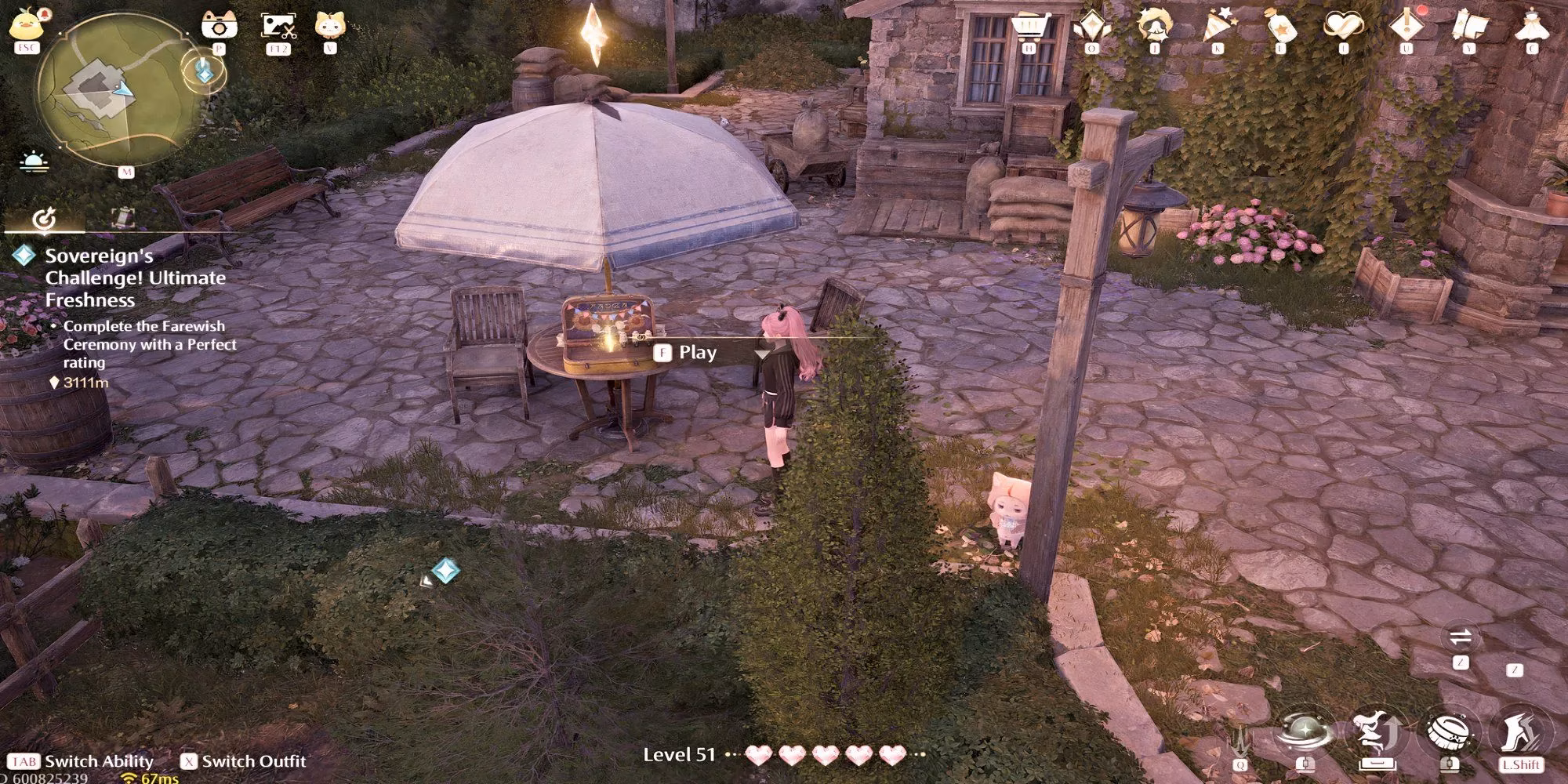
Task: Open the bell wreath menu icon
Action: 1154,26
